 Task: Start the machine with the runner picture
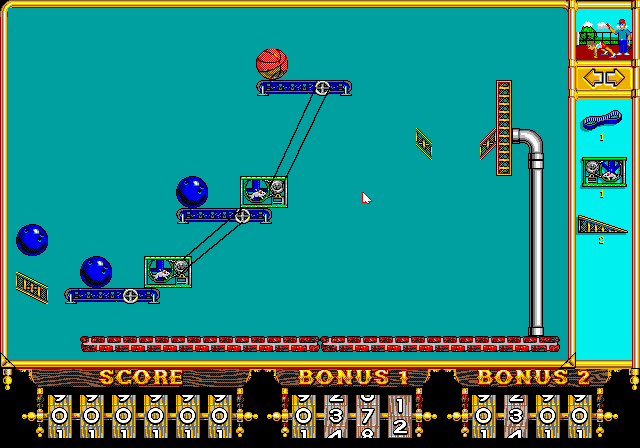(604, 34)
